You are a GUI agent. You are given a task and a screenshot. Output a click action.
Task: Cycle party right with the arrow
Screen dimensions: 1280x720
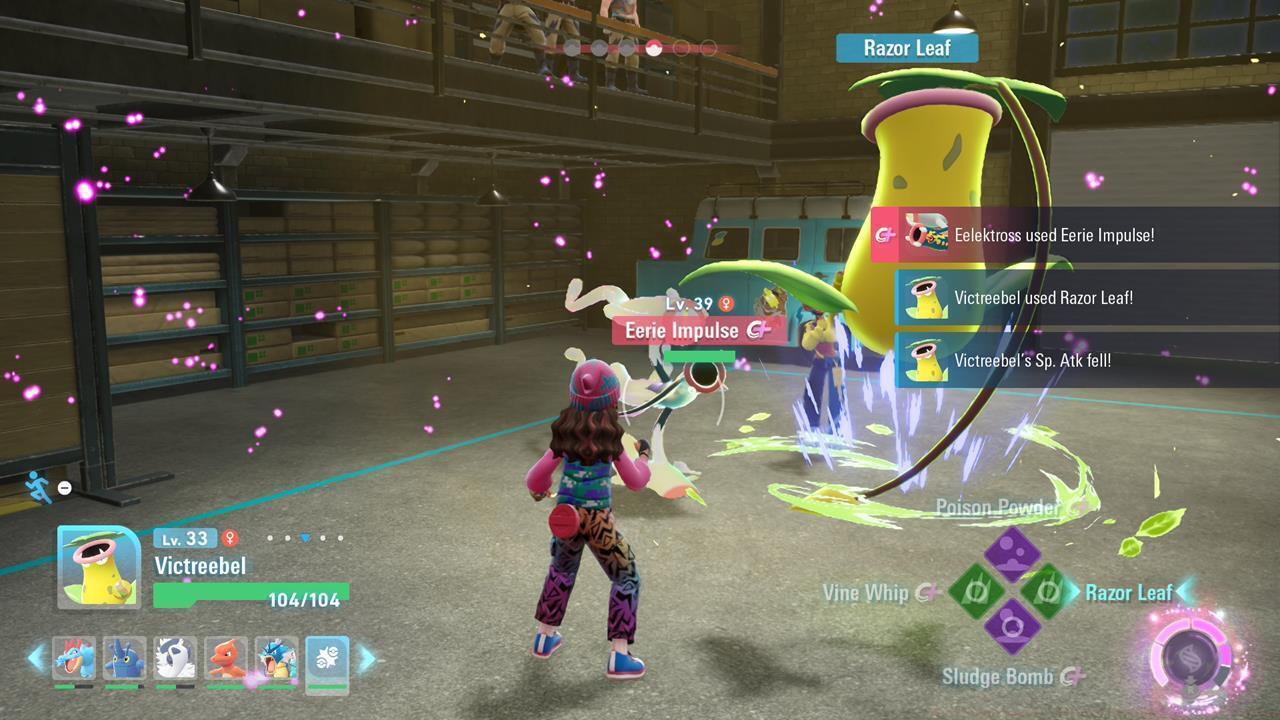coord(366,657)
